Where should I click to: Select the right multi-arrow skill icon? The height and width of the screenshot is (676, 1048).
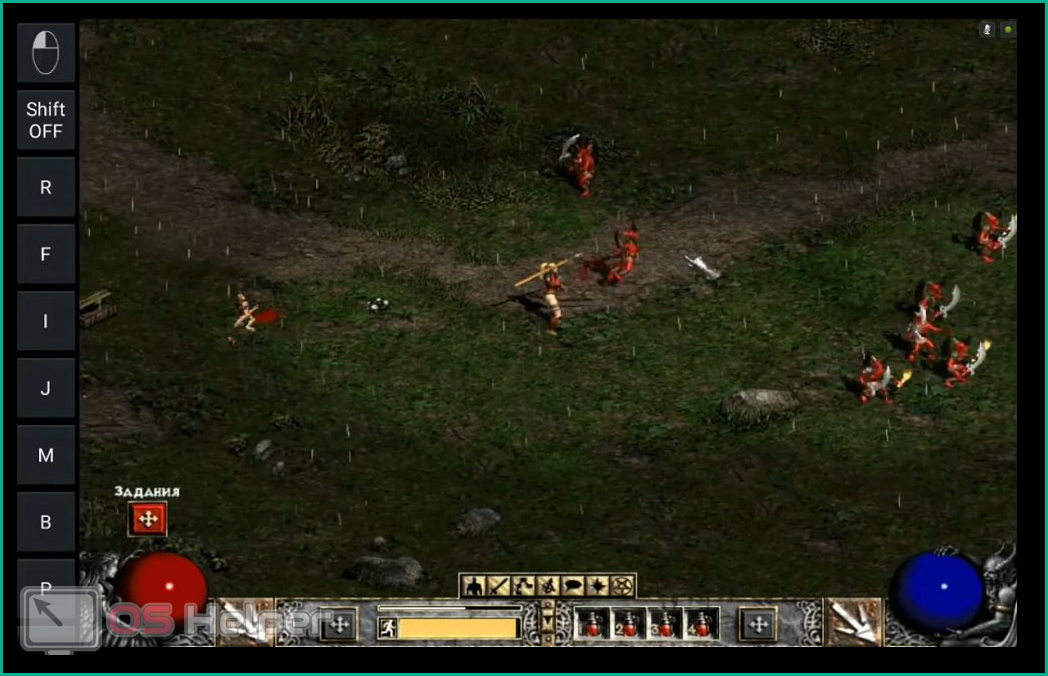853,622
